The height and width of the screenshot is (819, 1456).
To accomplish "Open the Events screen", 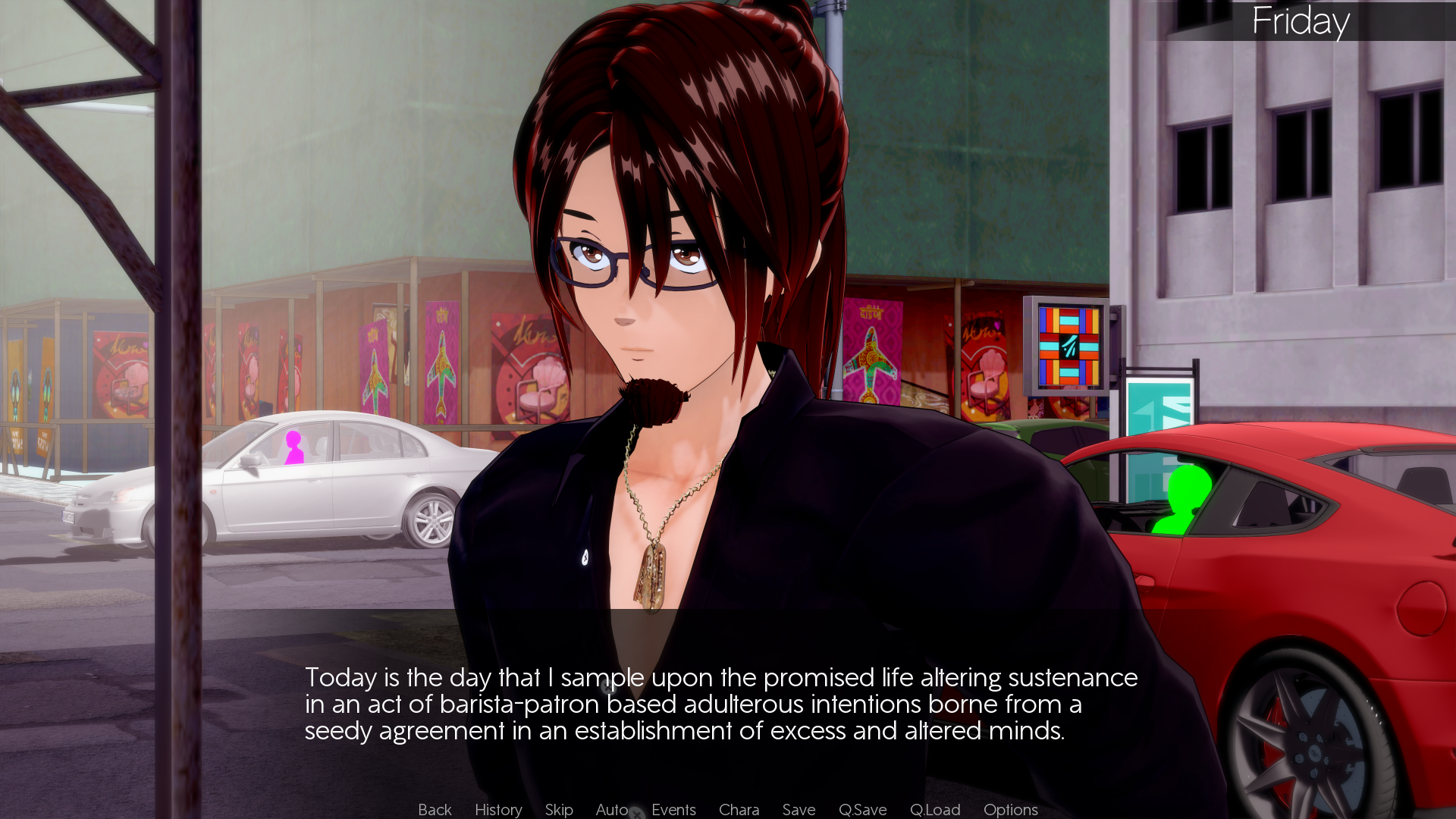I will tap(673, 809).
